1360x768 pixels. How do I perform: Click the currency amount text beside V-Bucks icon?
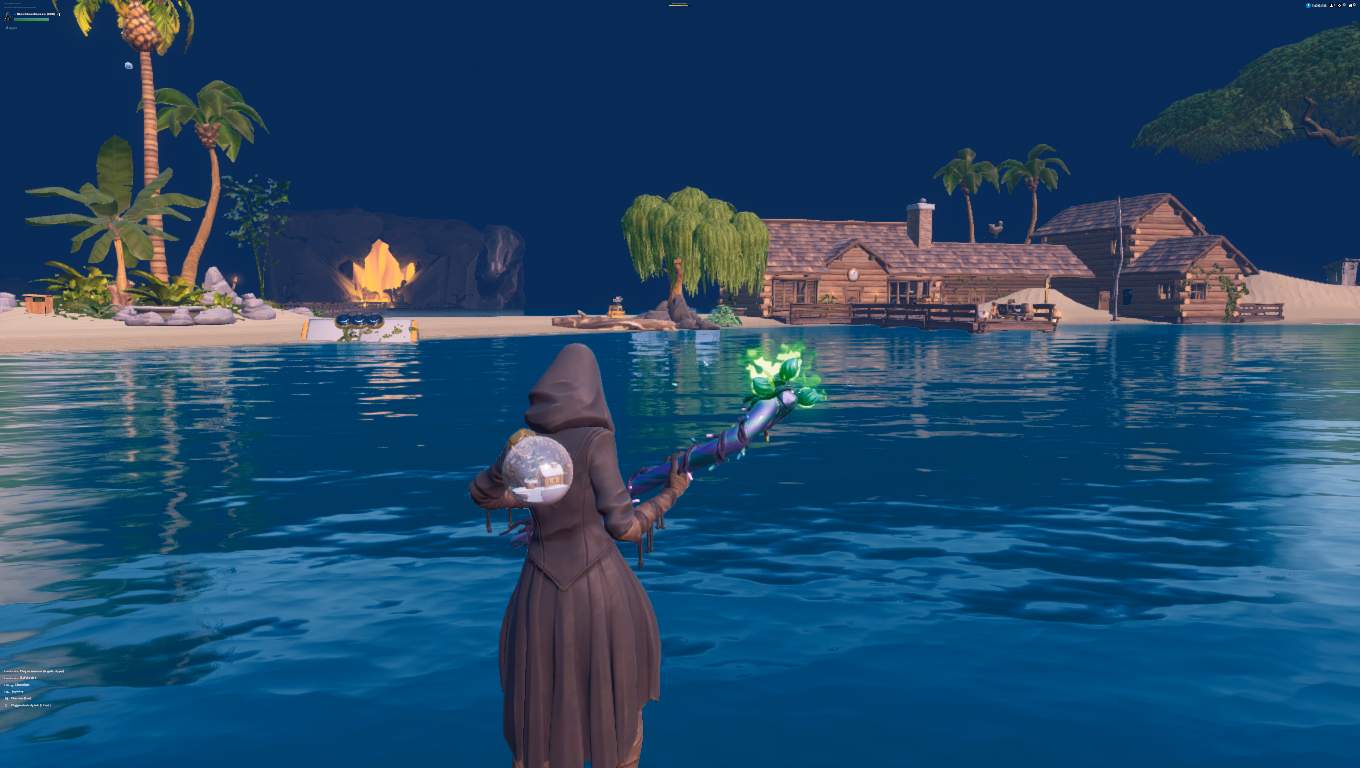click(1320, 5)
